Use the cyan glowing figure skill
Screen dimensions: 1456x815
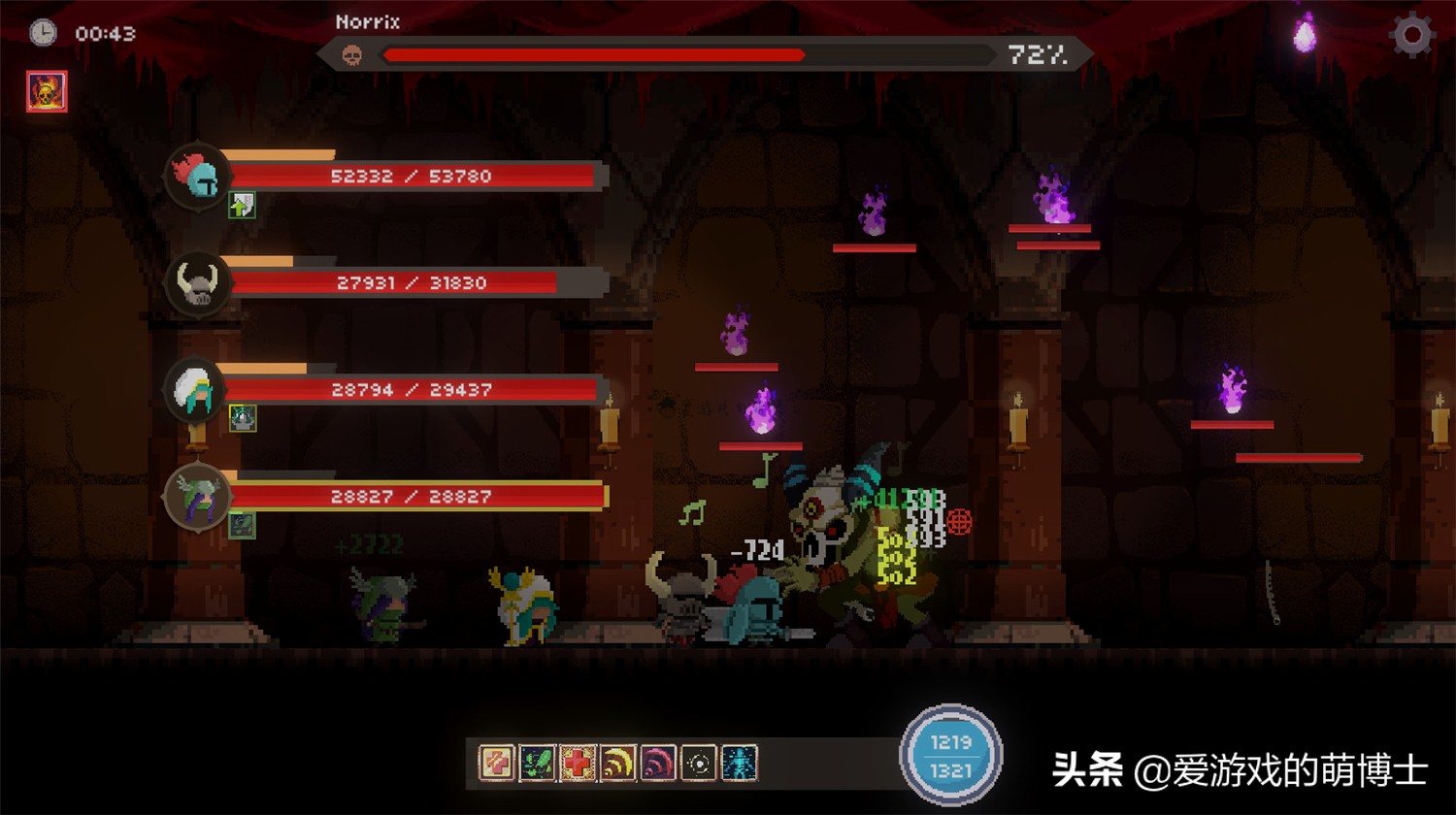click(739, 763)
